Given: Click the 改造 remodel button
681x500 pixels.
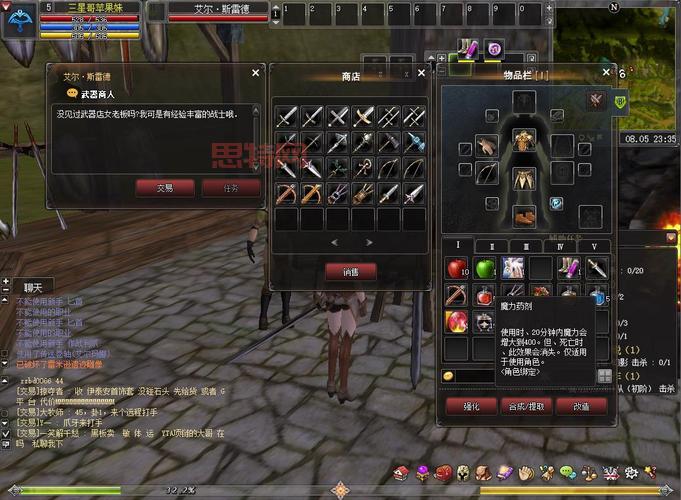Looking at the screenshot, I should pos(581,406).
